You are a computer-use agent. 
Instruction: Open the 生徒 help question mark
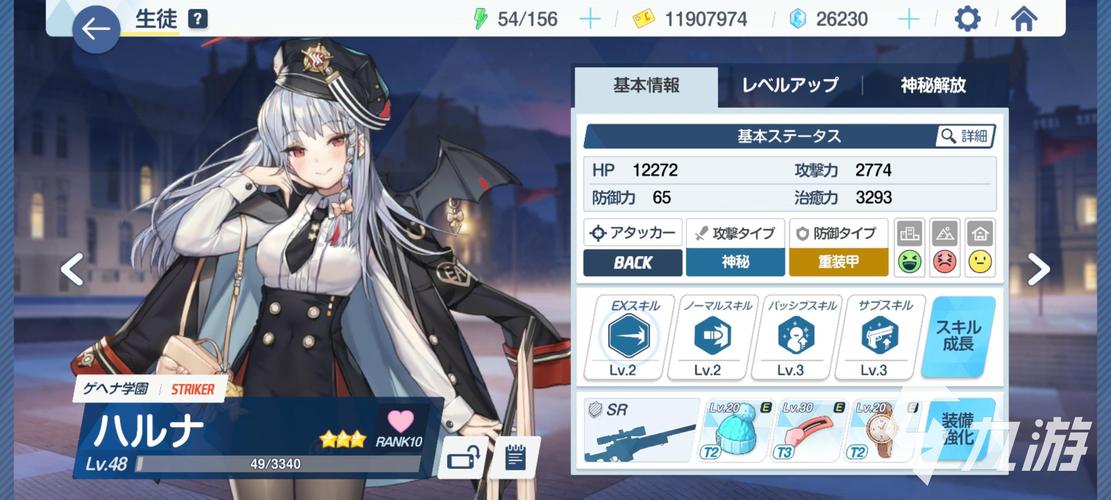pos(198,19)
